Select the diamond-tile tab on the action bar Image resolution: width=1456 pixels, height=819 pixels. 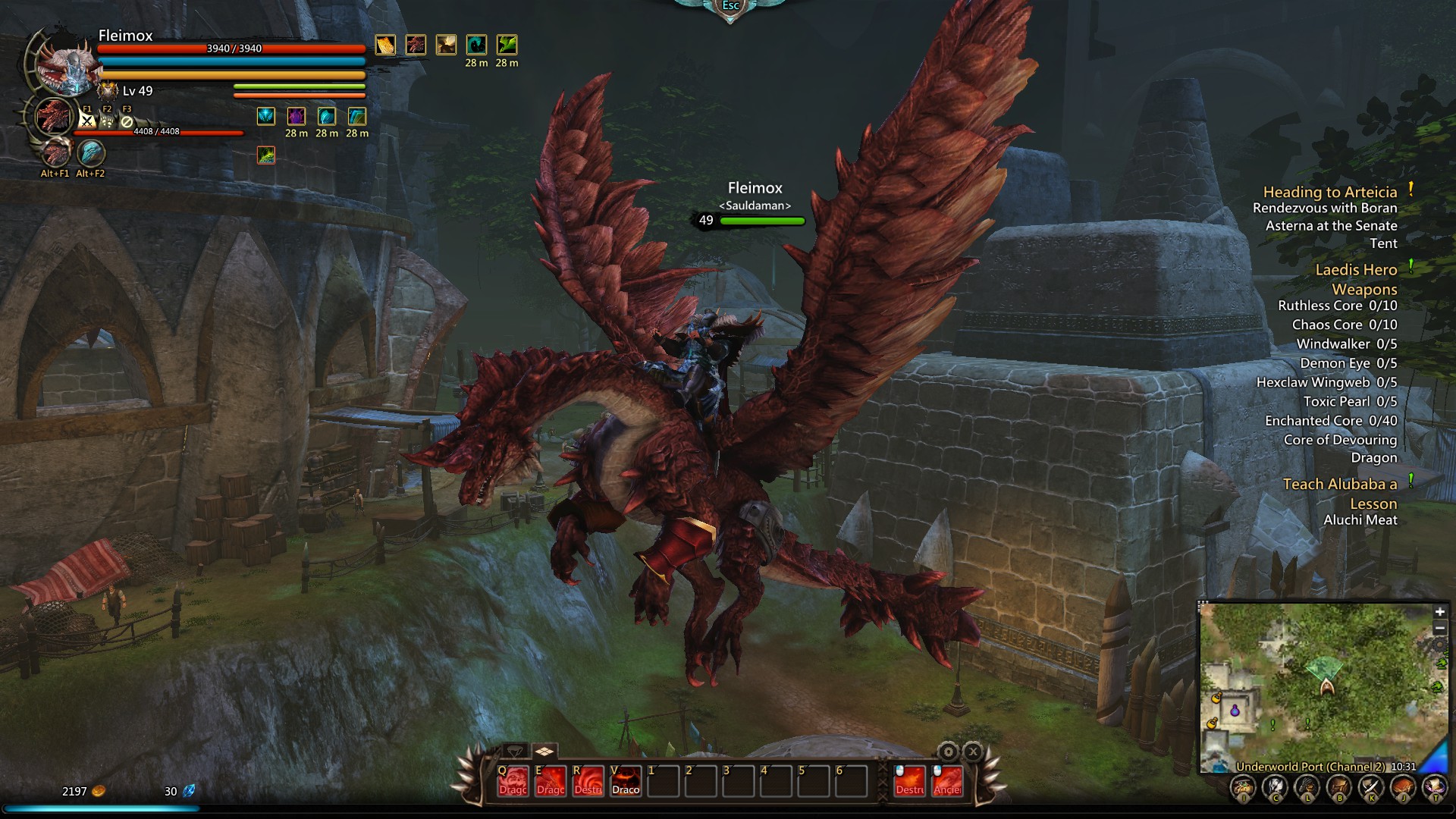point(544,750)
